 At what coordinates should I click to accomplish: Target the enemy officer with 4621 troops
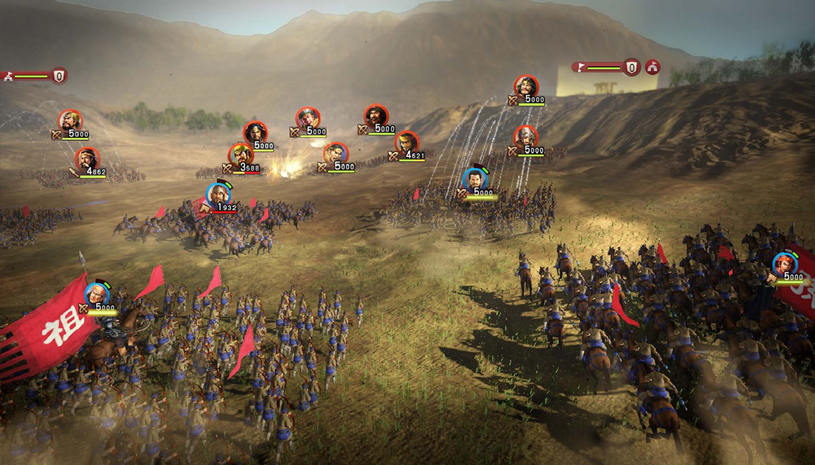click(x=407, y=142)
